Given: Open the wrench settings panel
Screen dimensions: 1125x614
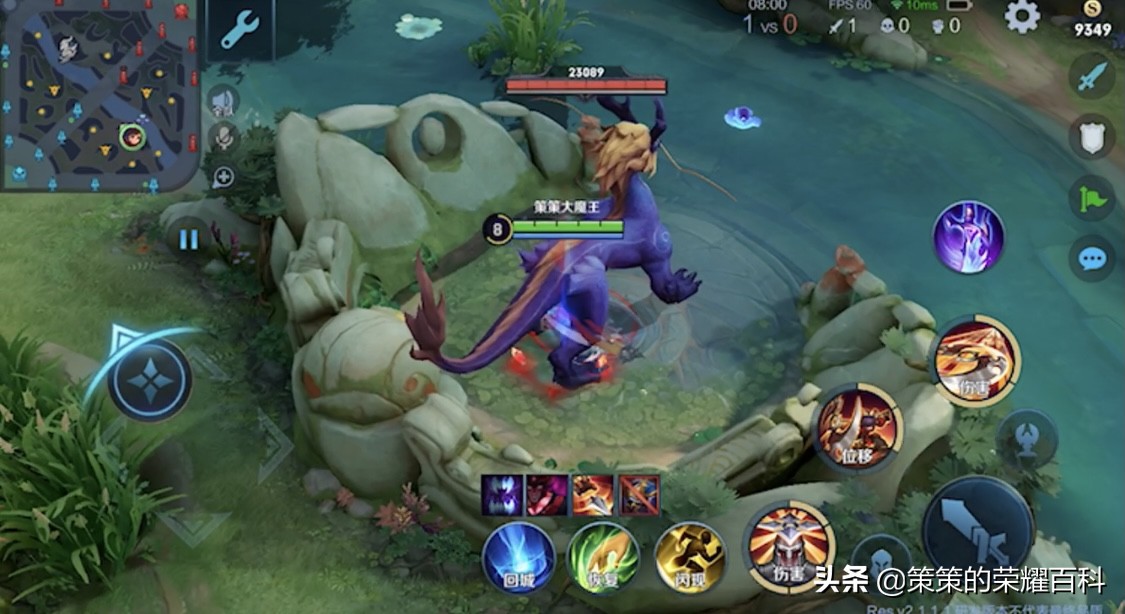Looking at the screenshot, I should 240,30.
